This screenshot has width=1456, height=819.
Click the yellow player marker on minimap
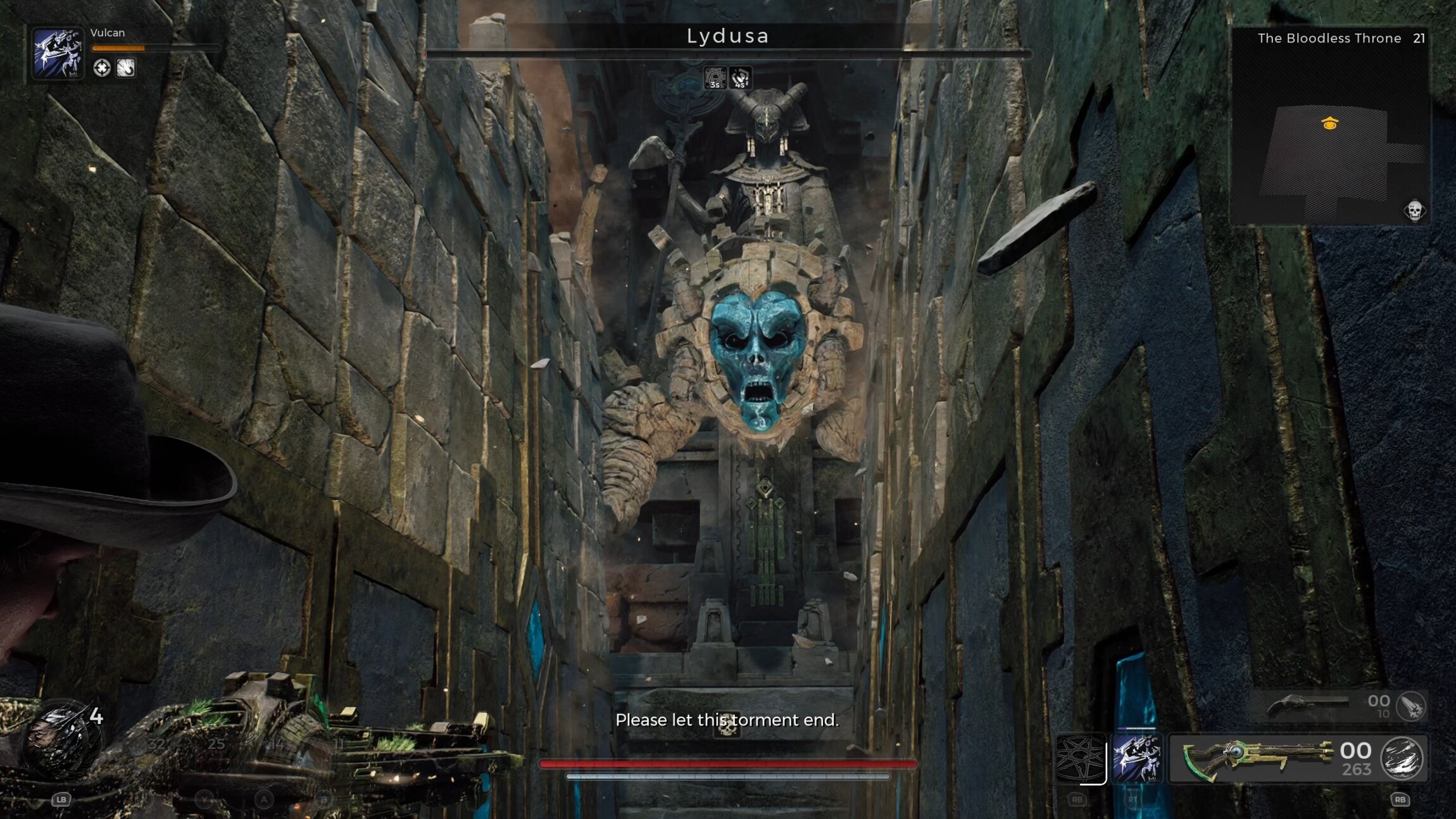pyautogui.click(x=1330, y=123)
